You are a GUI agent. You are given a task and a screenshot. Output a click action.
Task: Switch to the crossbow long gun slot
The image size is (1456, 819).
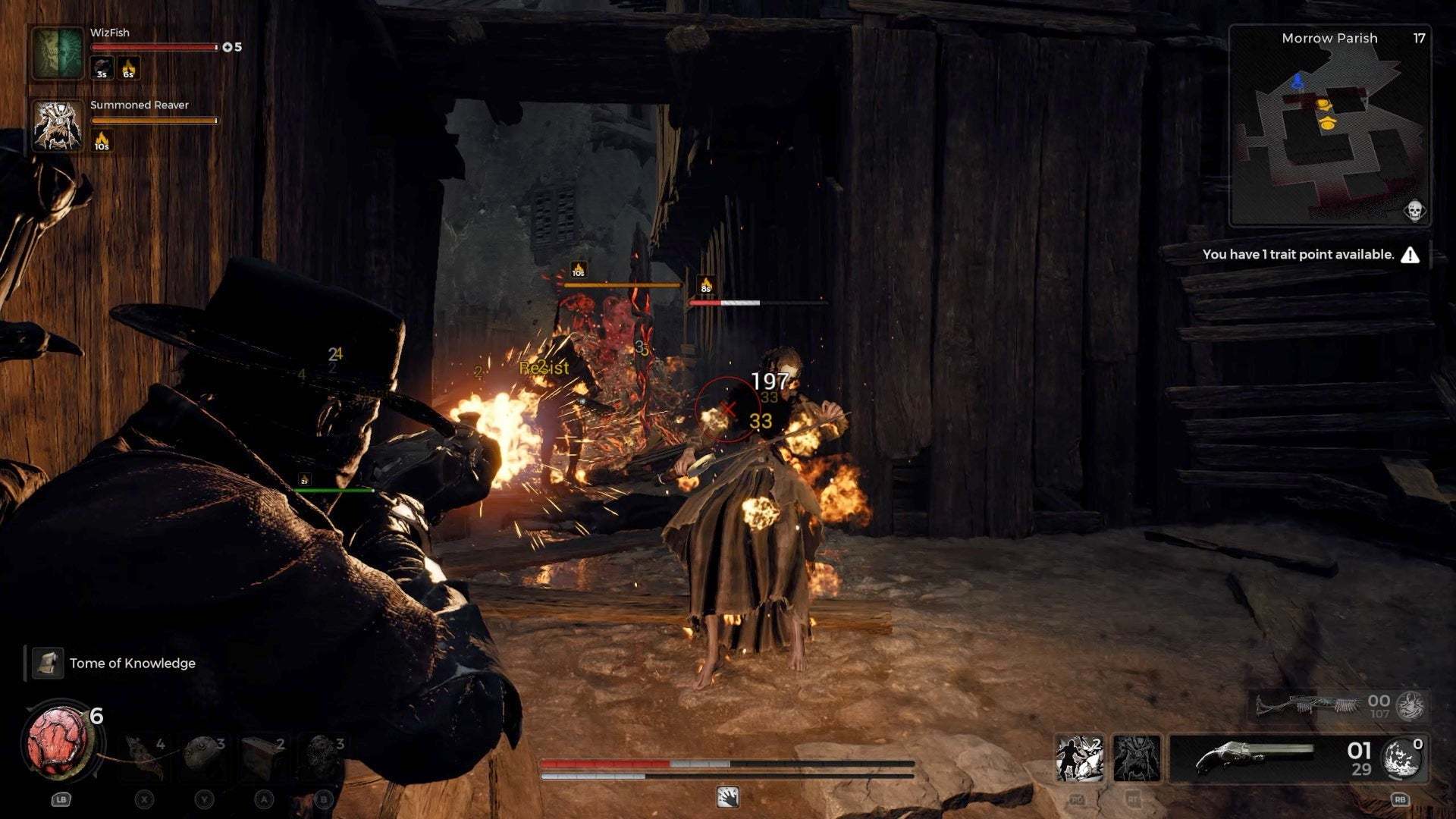point(1306,705)
